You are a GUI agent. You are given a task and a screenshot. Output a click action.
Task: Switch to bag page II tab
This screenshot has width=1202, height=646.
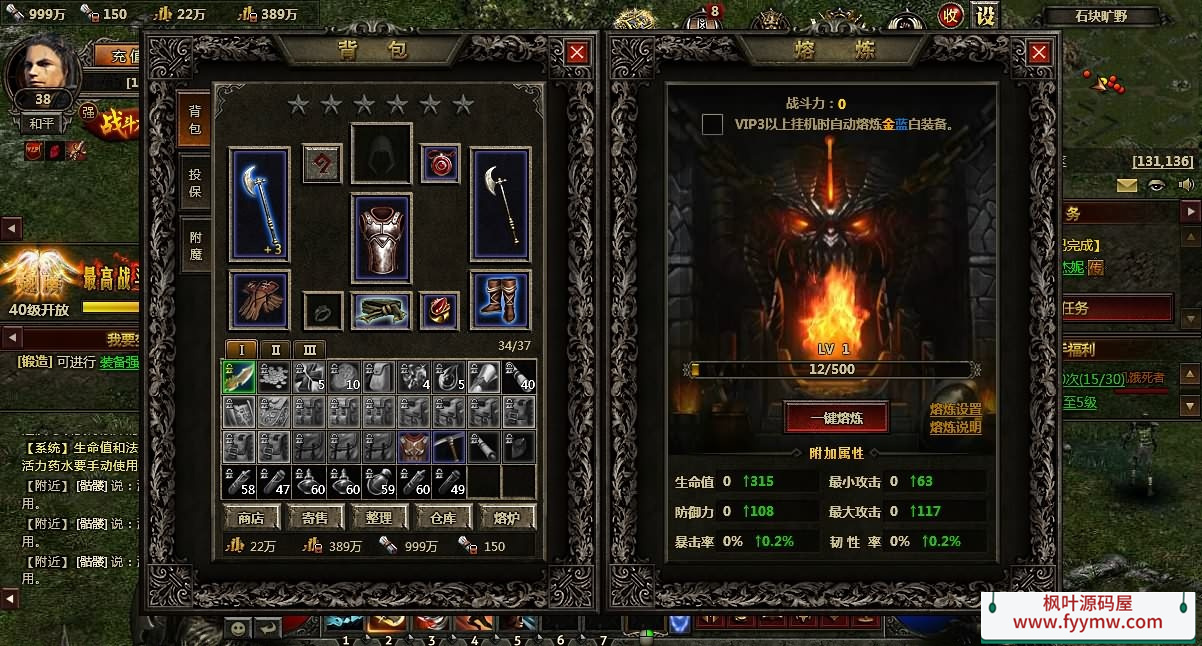(276, 349)
